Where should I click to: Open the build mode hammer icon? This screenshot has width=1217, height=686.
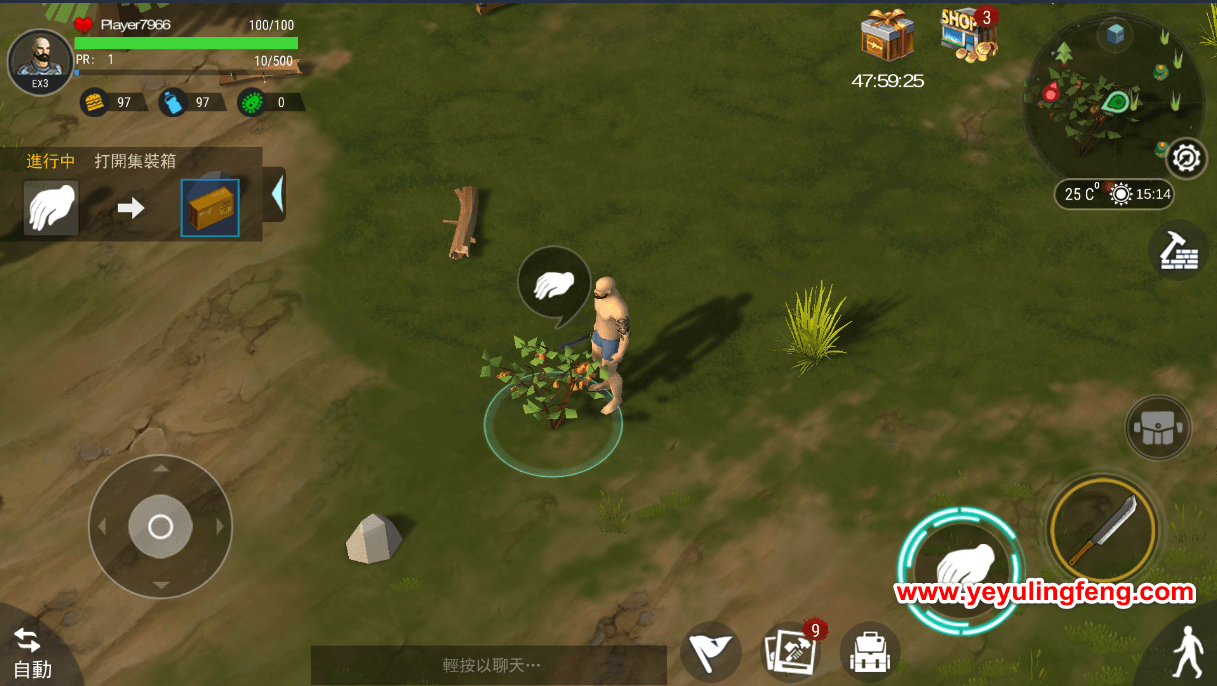1178,251
